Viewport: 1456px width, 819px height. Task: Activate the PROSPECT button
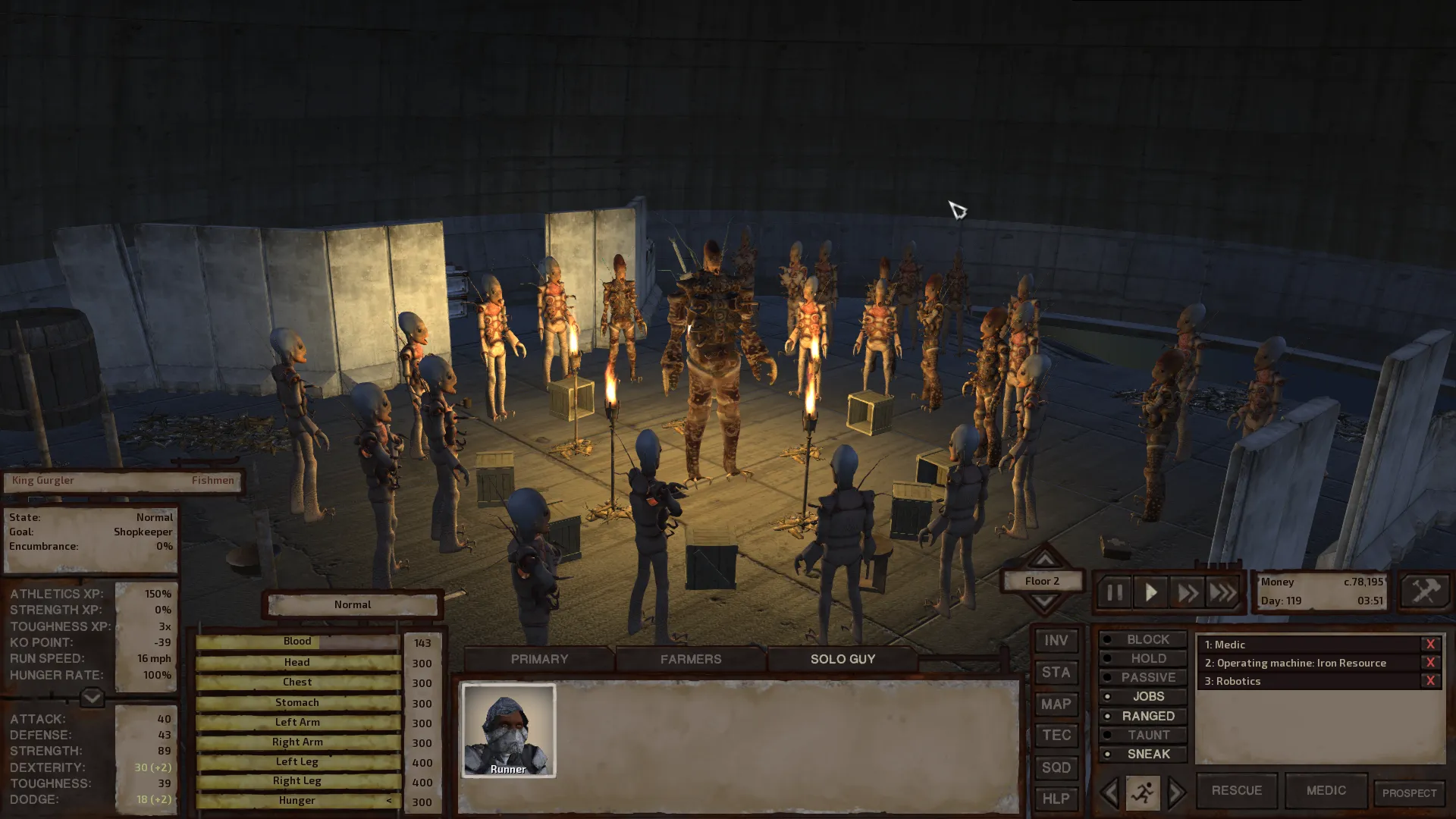click(x=1409, y=793)
